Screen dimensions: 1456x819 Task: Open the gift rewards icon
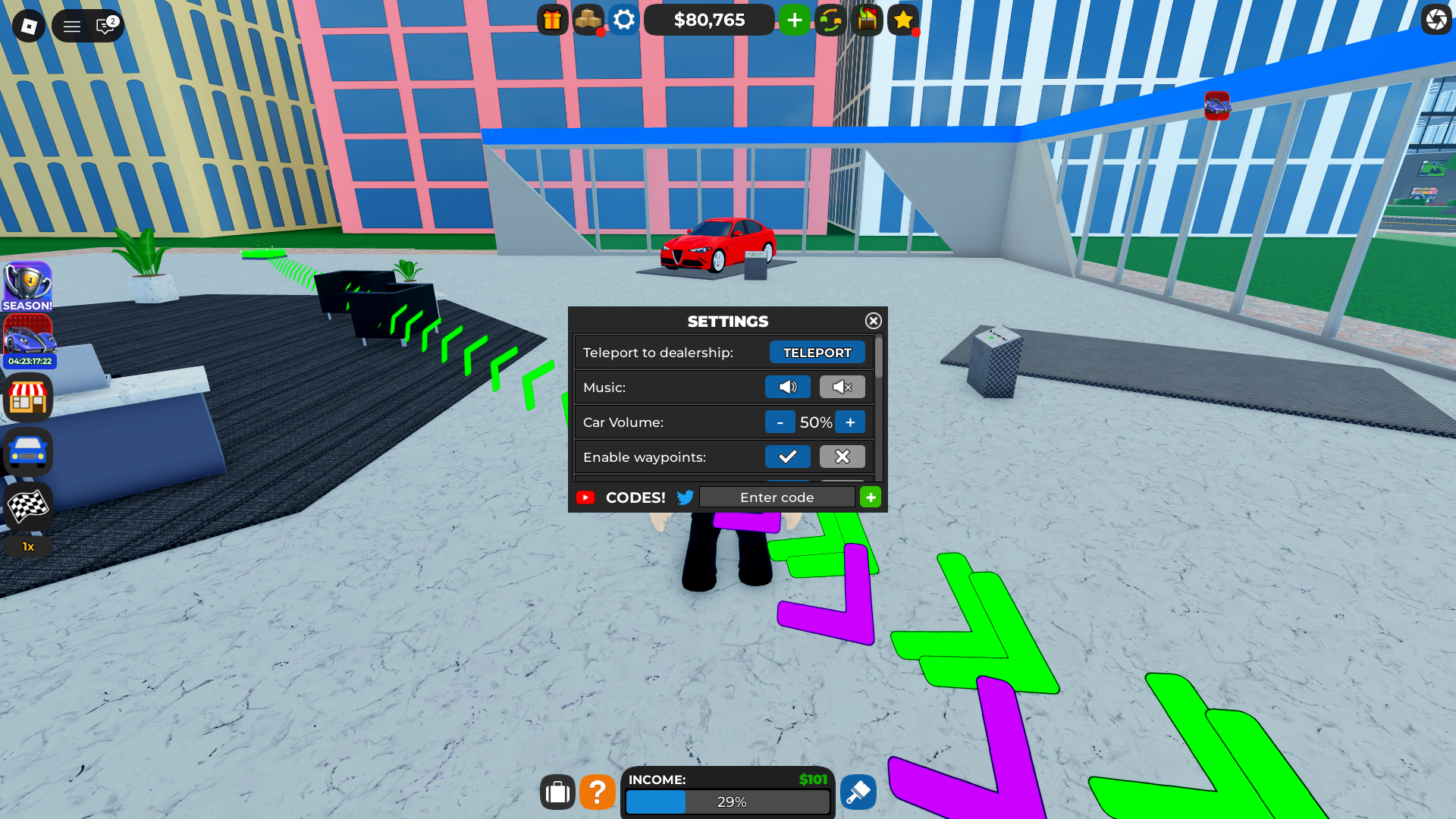click(551, 20)
